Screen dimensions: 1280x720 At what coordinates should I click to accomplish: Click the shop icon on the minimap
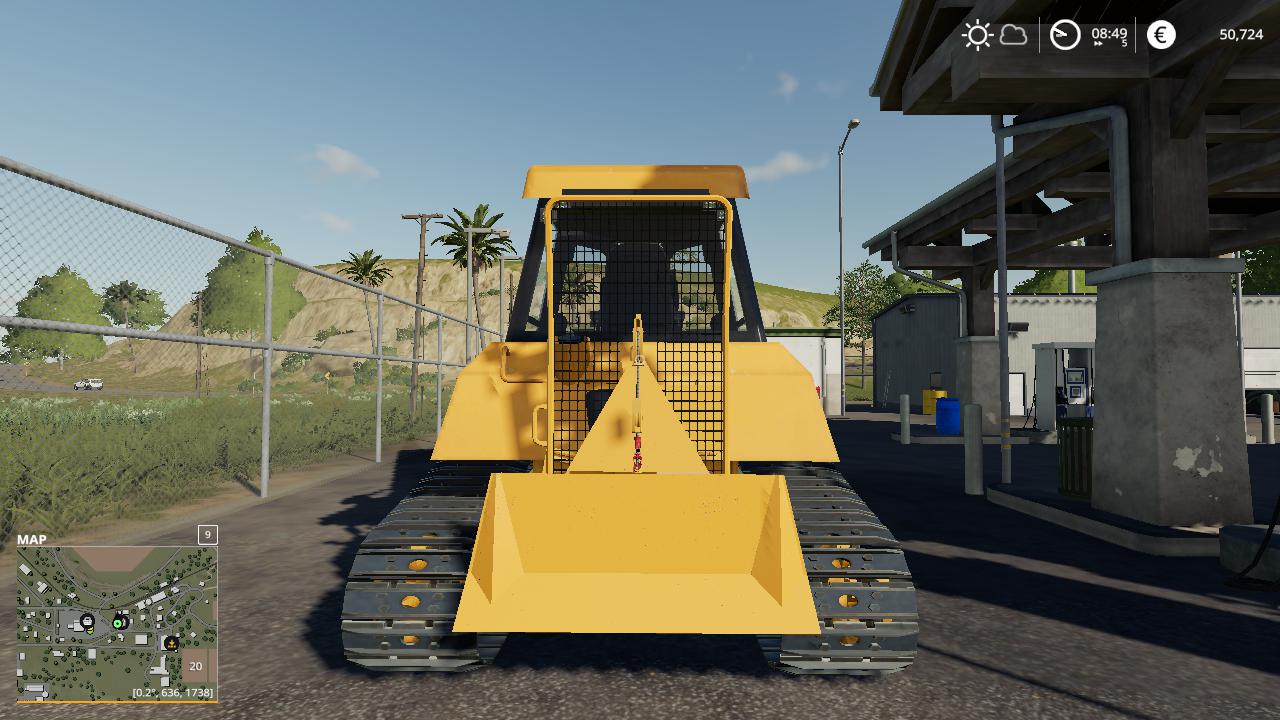87,621
